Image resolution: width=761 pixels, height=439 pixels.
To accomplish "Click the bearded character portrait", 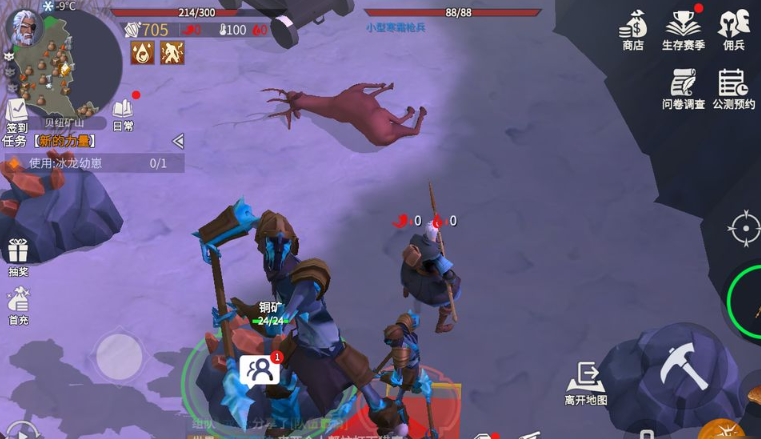I will (x=22, y=27).
